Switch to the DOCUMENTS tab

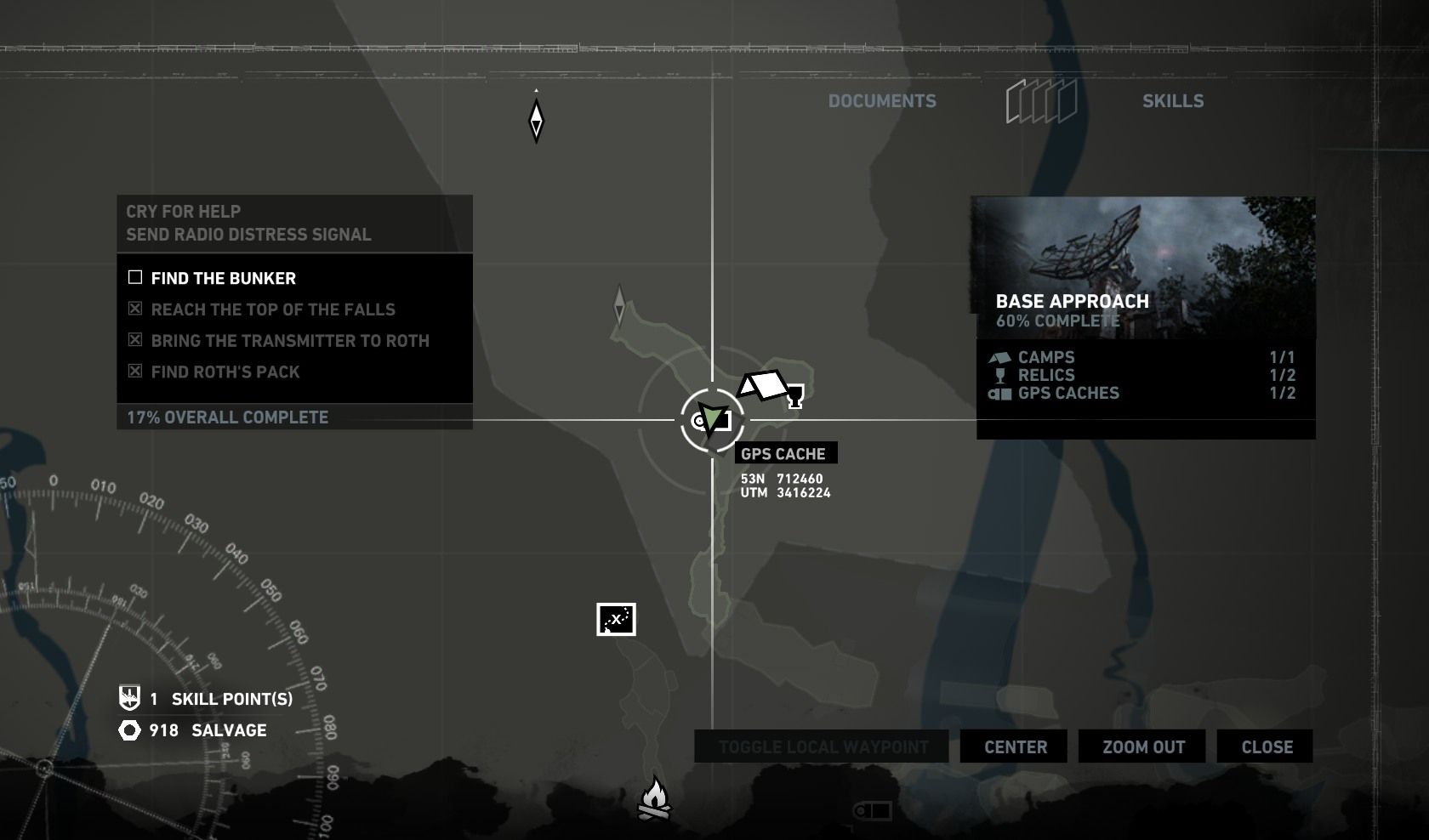tap(882, 100)
